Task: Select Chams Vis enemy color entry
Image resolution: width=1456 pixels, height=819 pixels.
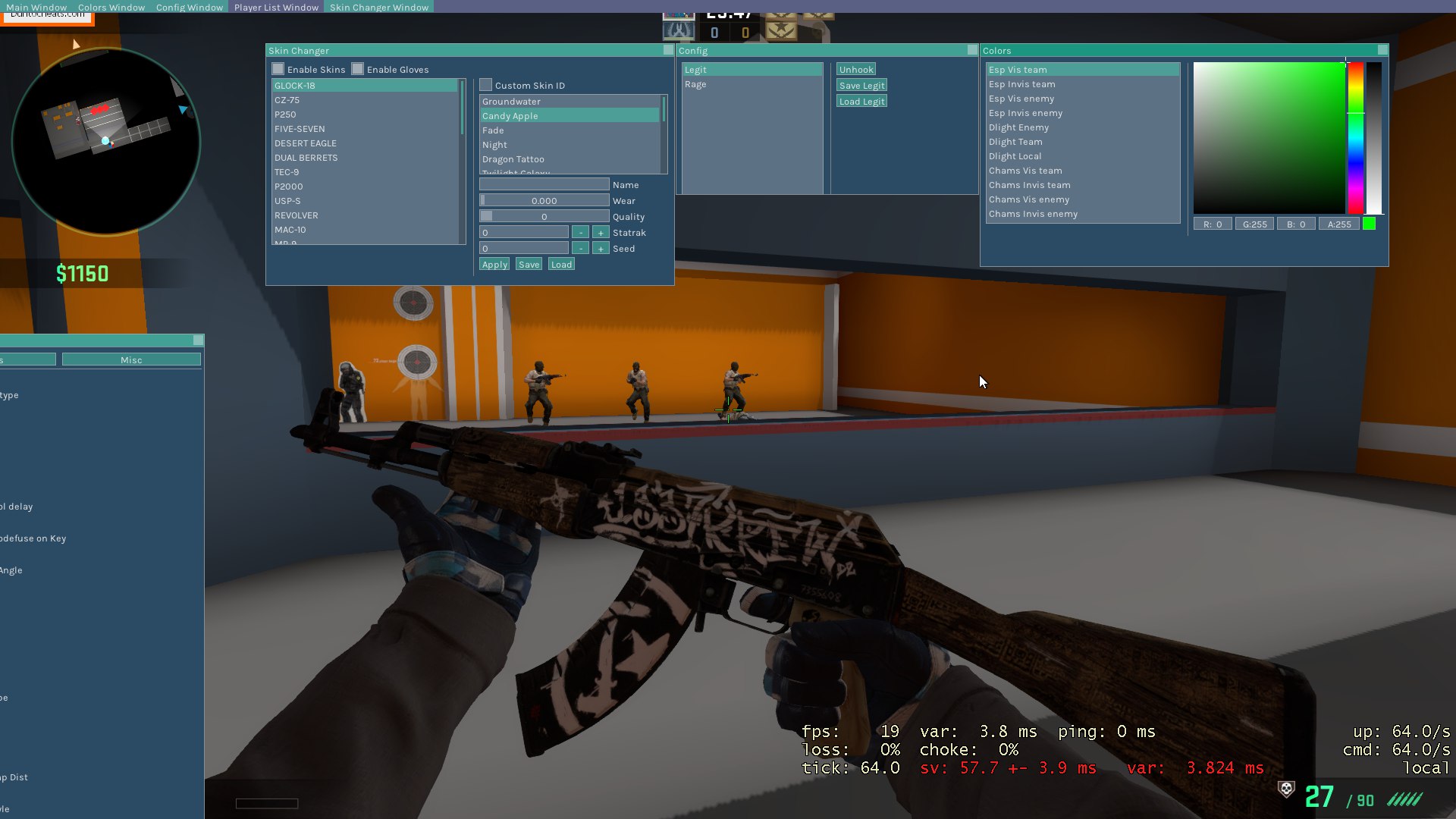Action: click(x=1029, y=199)
